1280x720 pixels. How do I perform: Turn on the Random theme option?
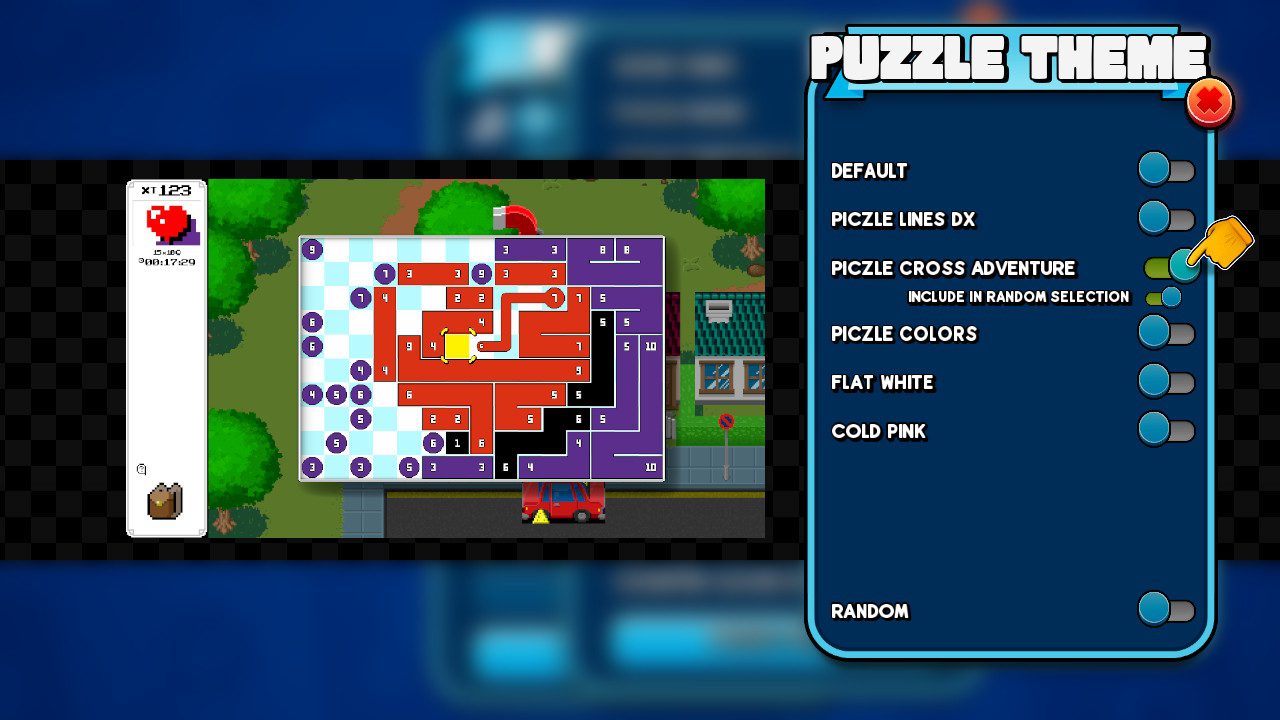pos(1166,610)
